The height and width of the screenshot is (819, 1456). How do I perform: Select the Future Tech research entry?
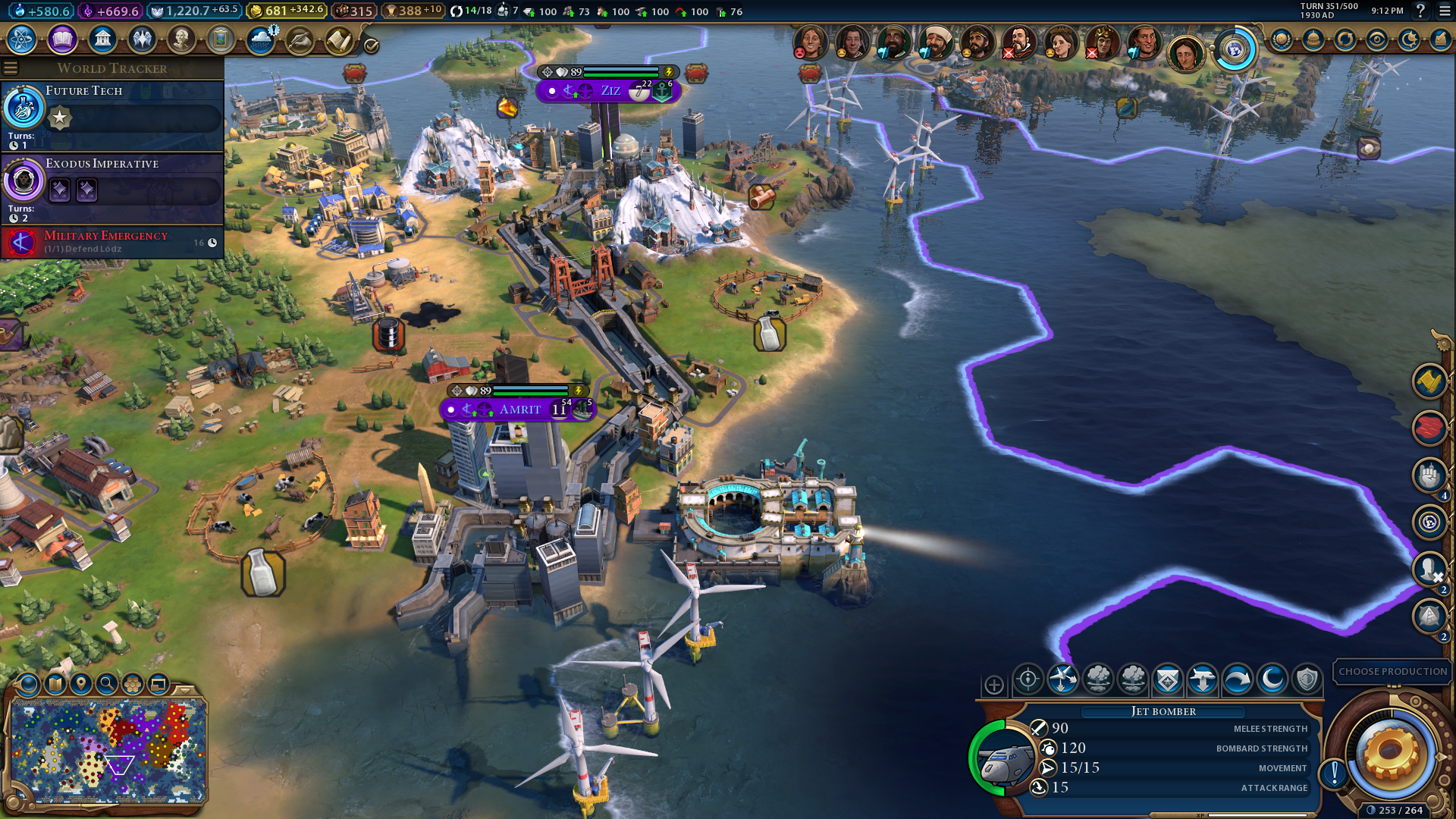[x=112, y=115]
